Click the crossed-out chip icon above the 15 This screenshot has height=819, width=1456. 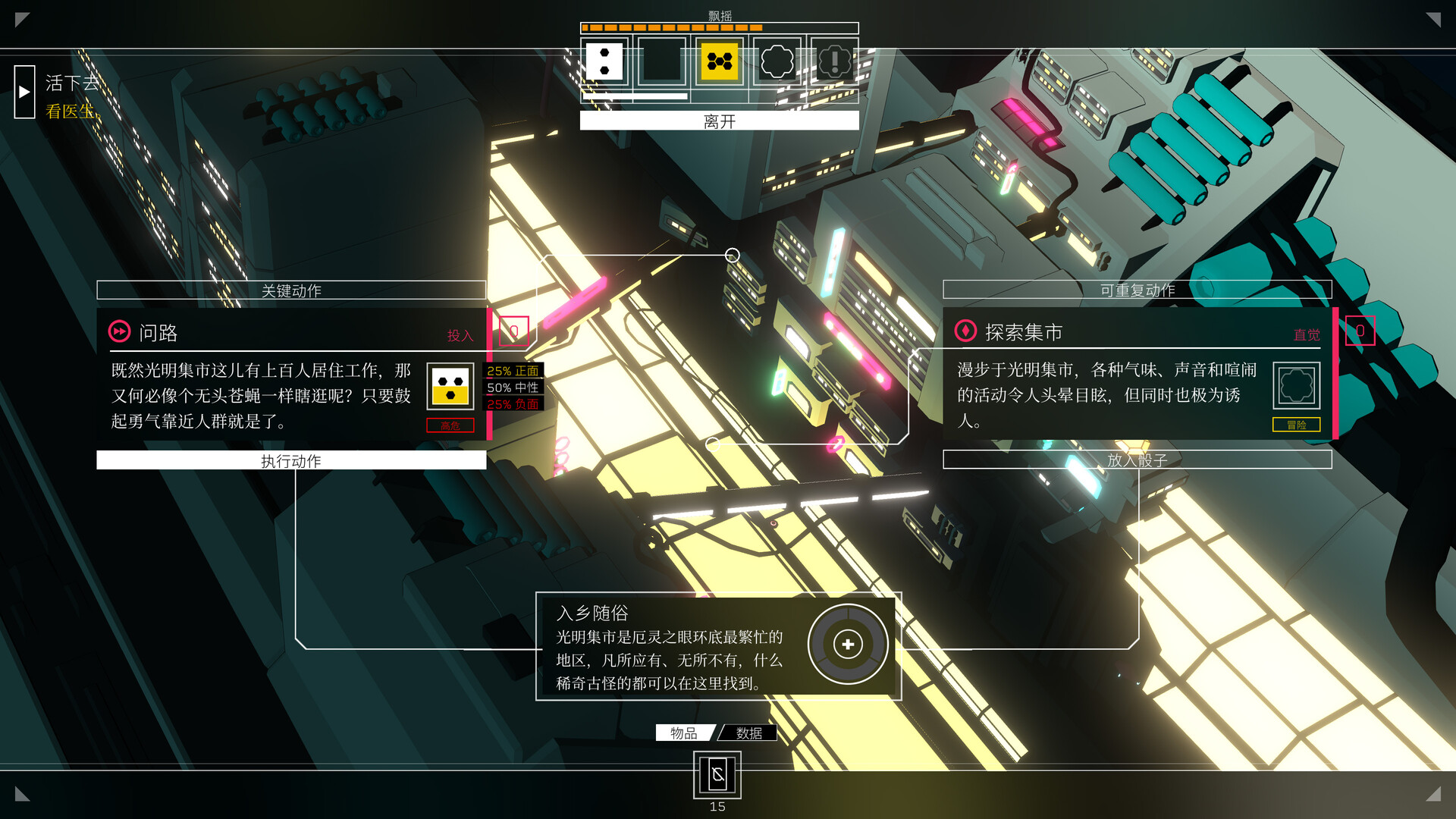click(x=717, y=775)
